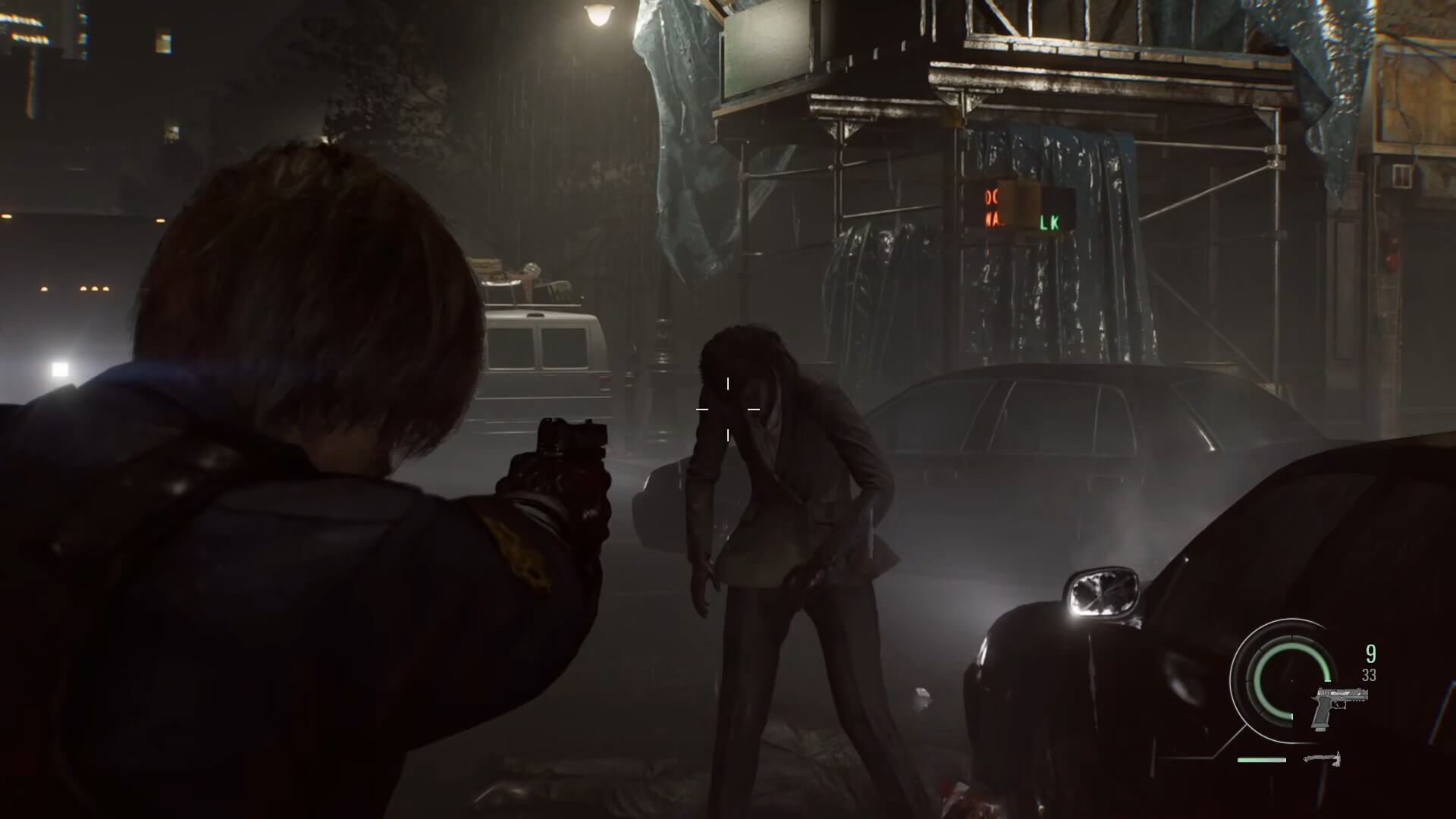Toggle aim on the zombie's head

[747, 364]
